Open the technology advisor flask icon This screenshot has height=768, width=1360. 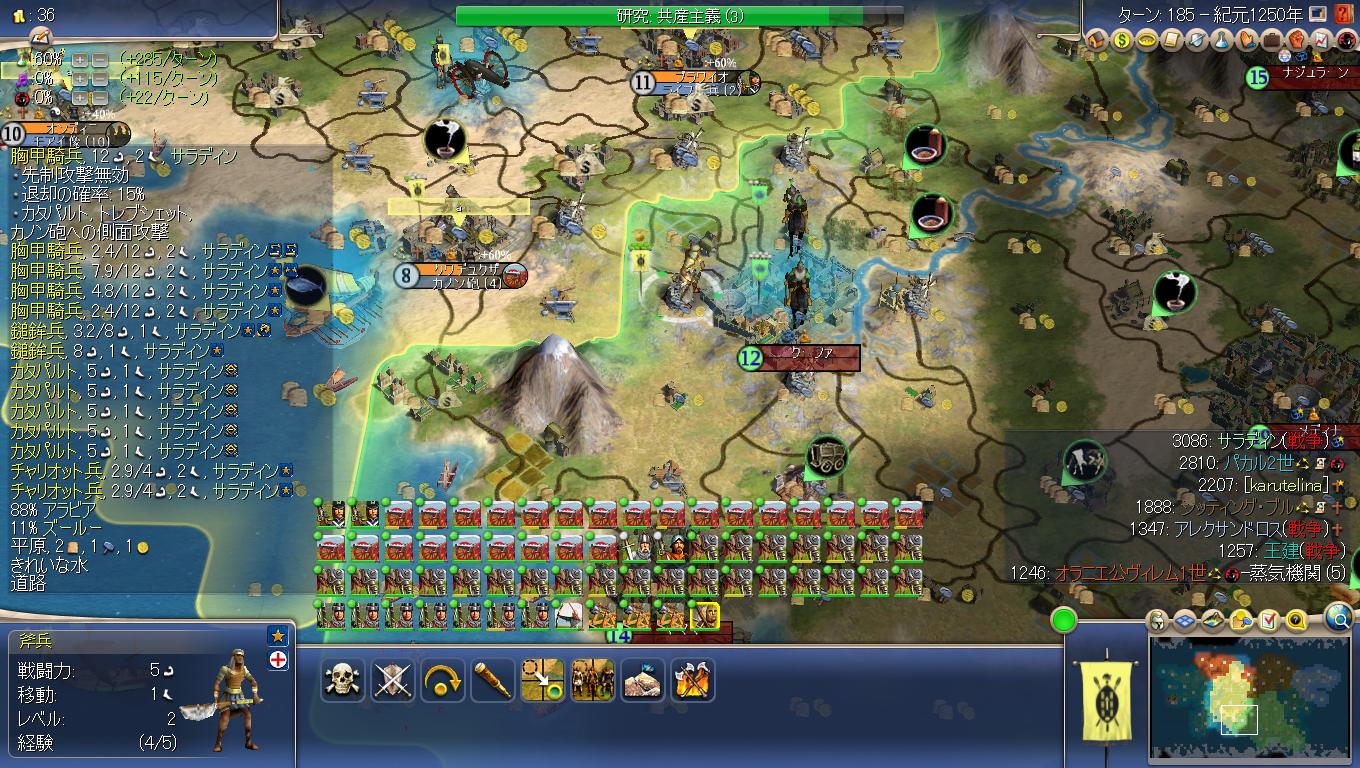1222,42
